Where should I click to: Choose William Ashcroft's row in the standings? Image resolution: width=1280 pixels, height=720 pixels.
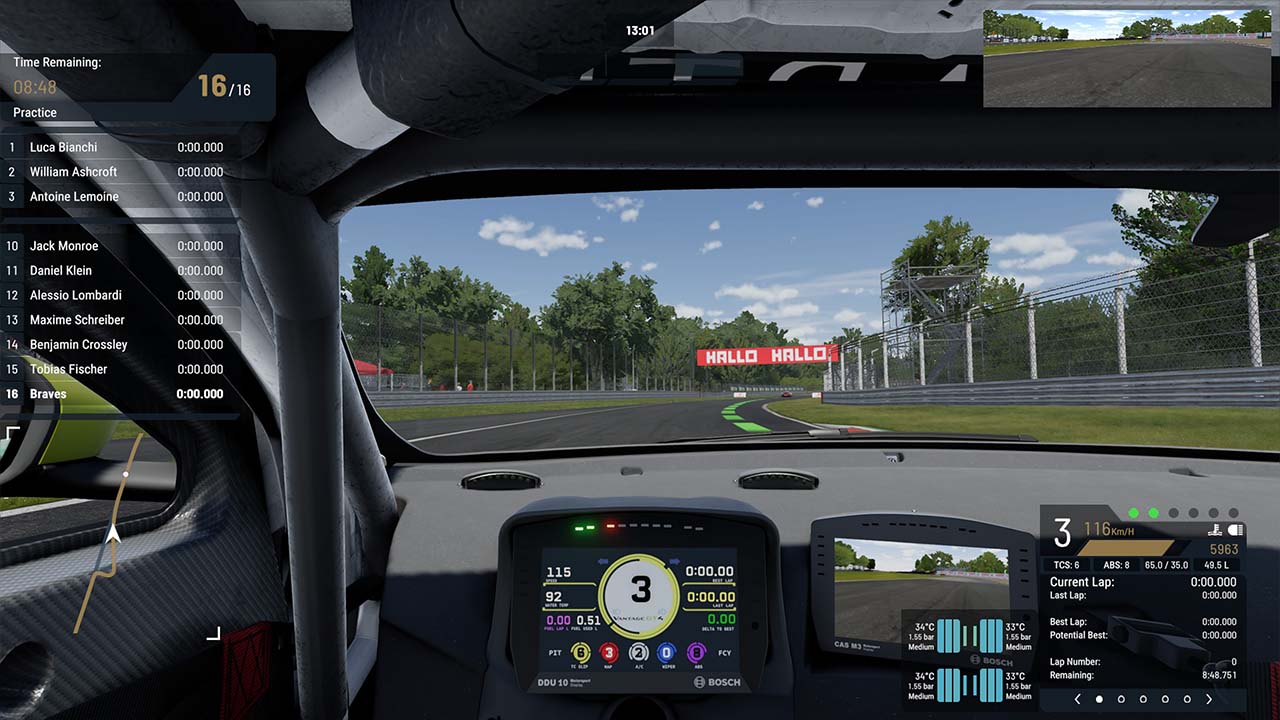click(120, 172)
